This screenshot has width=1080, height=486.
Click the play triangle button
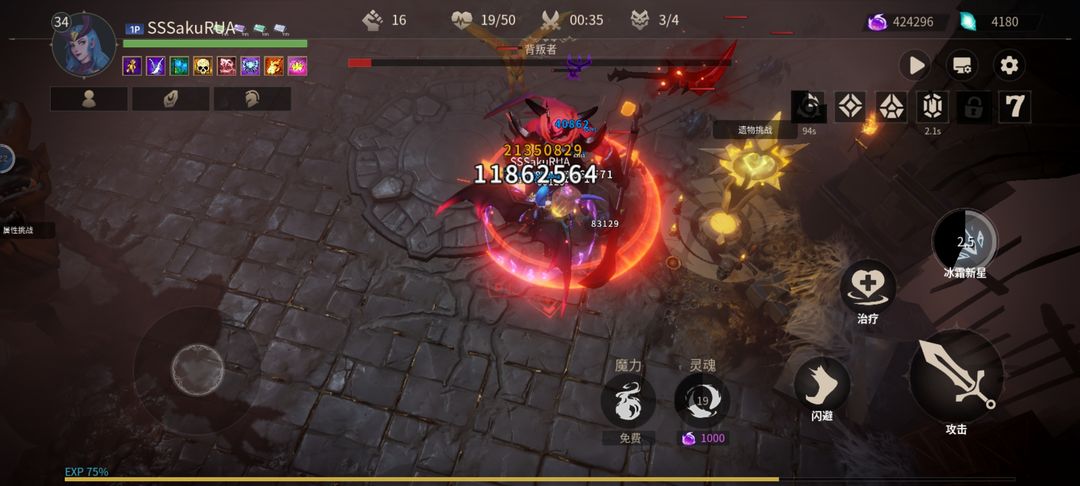(914, 66)
